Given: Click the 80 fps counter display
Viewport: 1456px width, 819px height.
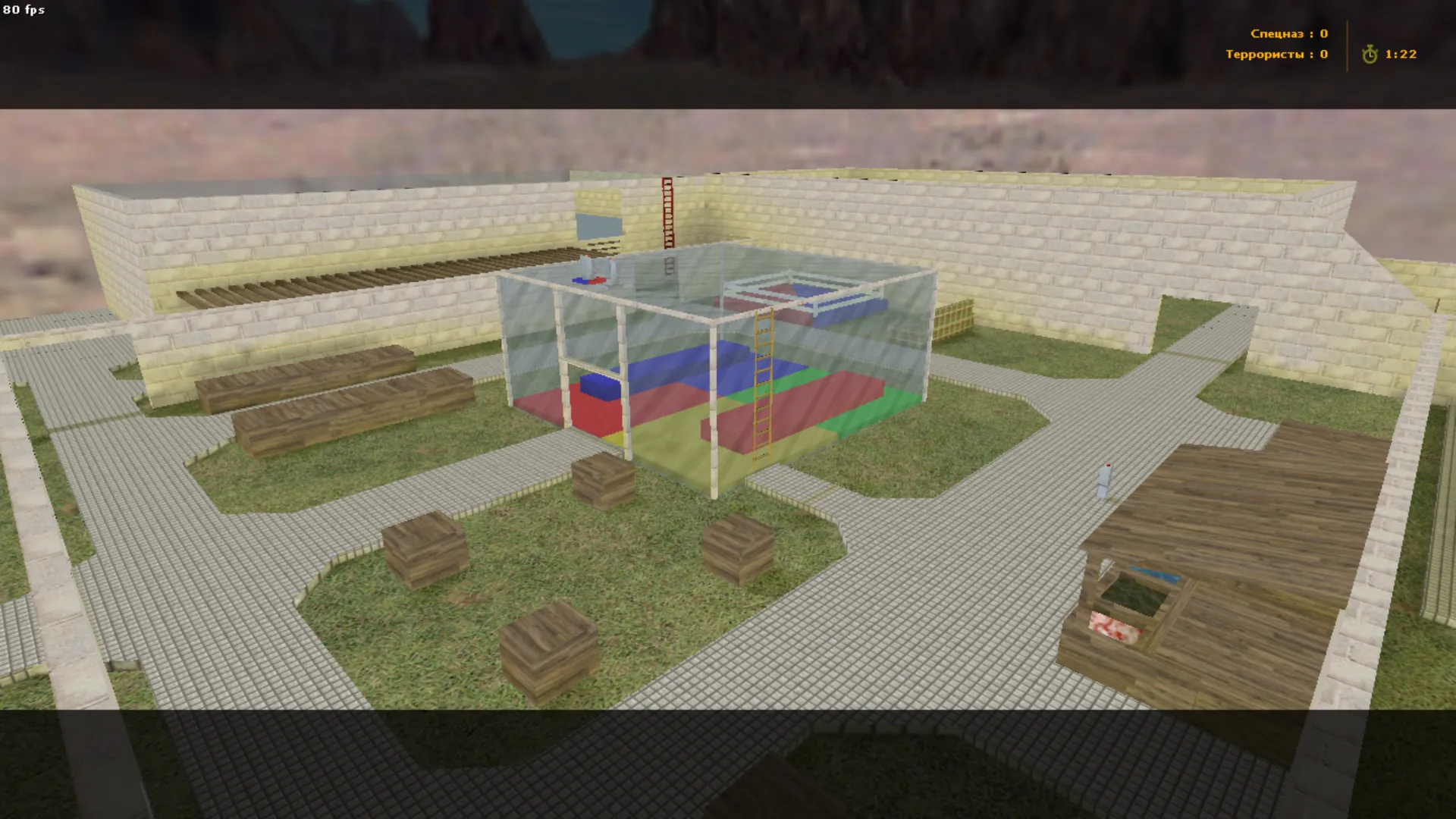Looking at the screenshot, I should [24, 11].
